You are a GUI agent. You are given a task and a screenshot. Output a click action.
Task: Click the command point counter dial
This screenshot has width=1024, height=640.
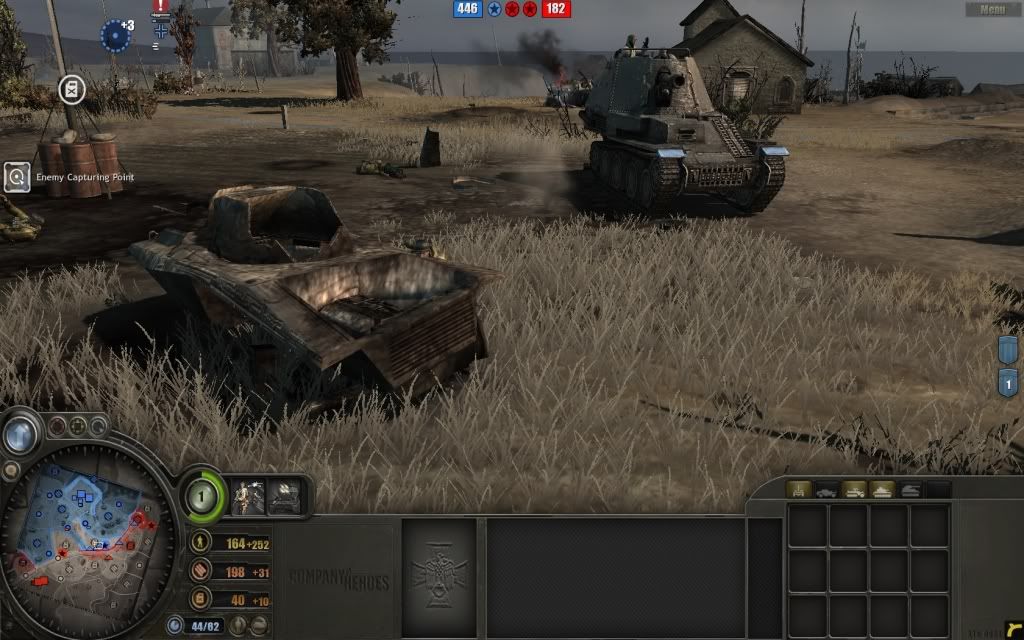[203, 494]
